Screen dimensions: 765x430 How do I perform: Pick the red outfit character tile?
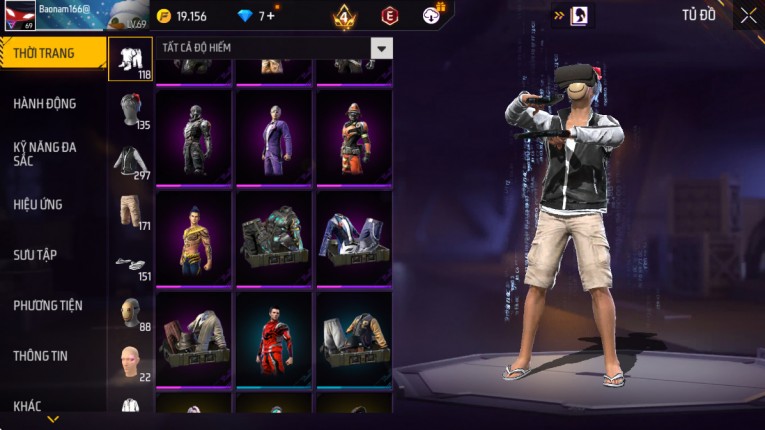point(275,337)
